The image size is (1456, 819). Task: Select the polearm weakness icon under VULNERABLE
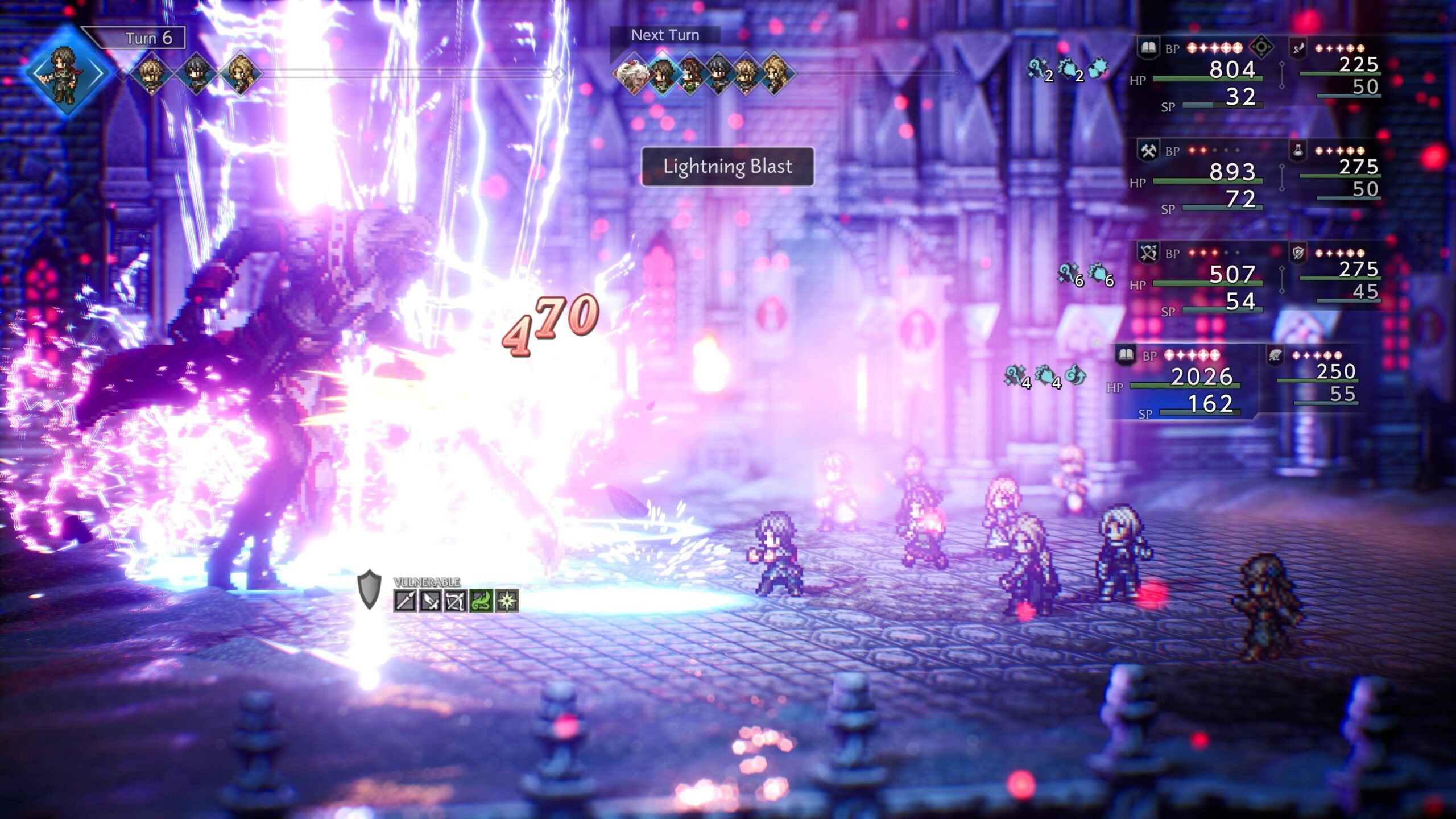406,602
